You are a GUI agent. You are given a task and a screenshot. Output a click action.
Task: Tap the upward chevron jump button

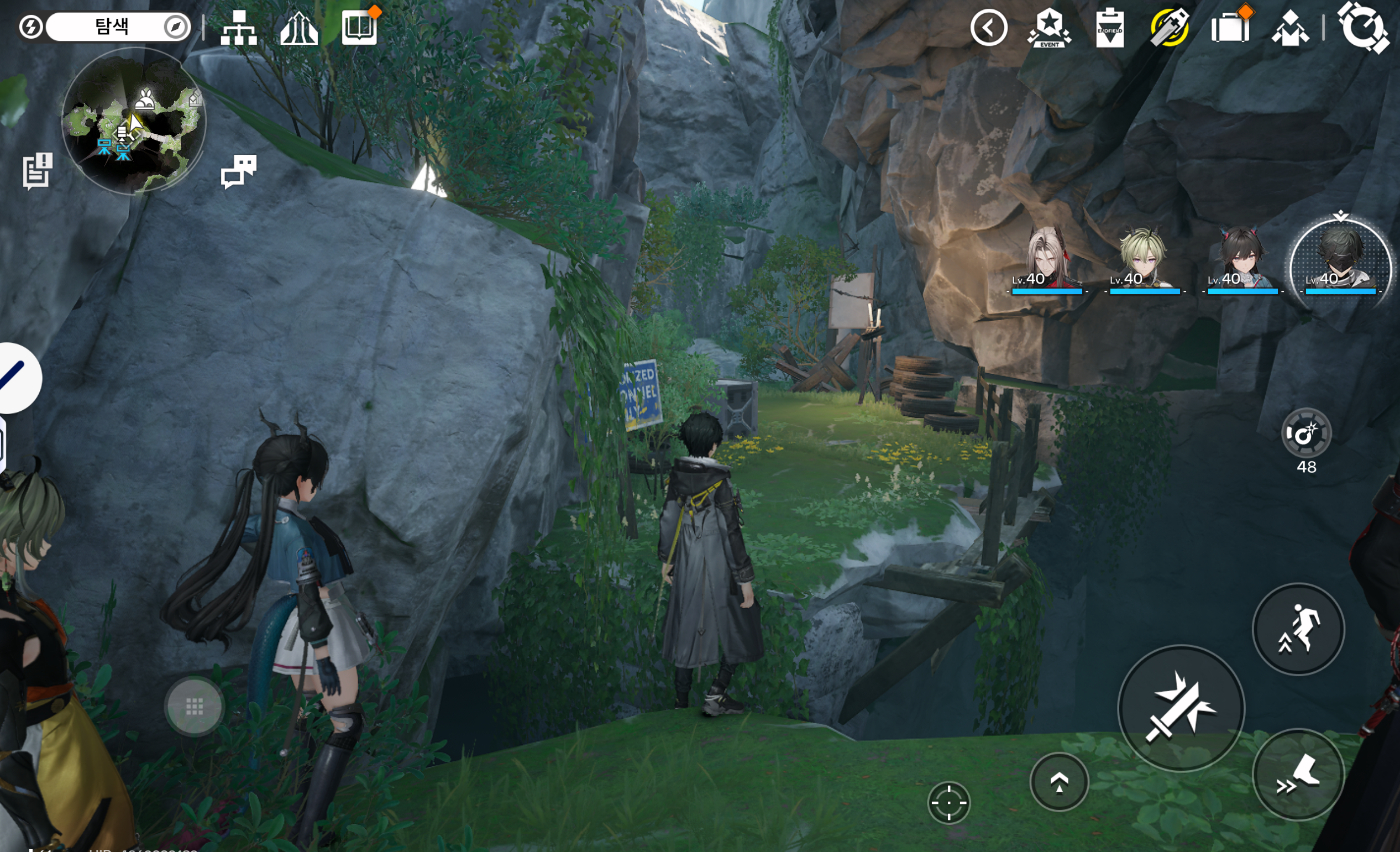pos(1058,782)
